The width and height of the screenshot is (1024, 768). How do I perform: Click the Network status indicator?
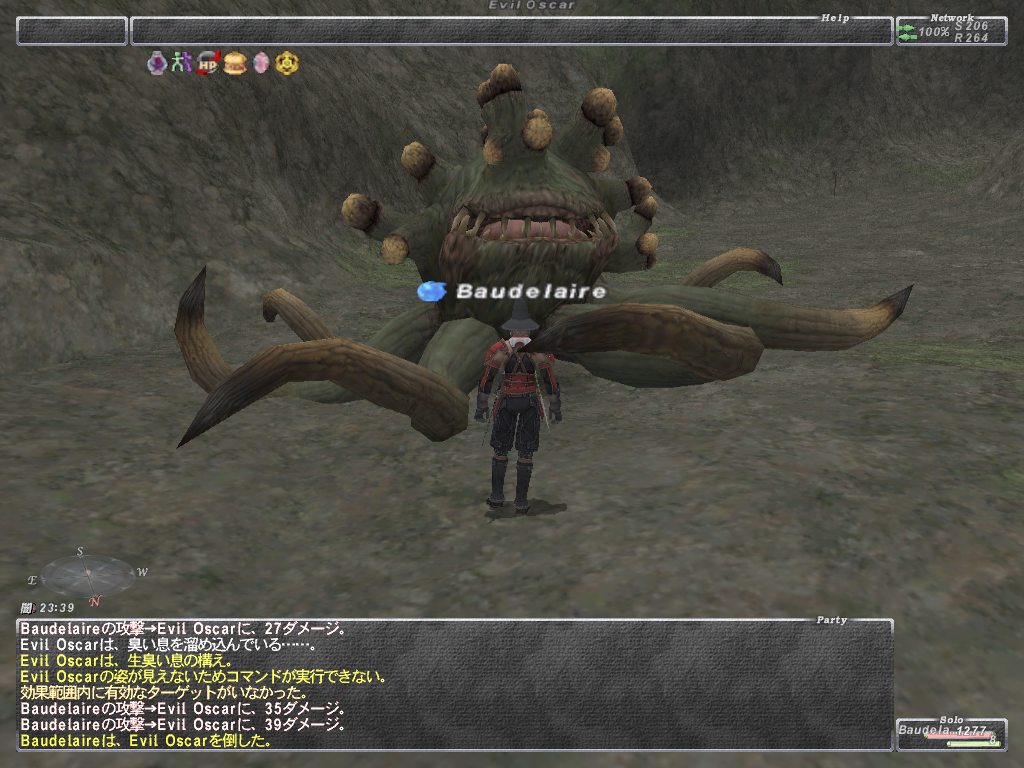click(950, 32)
